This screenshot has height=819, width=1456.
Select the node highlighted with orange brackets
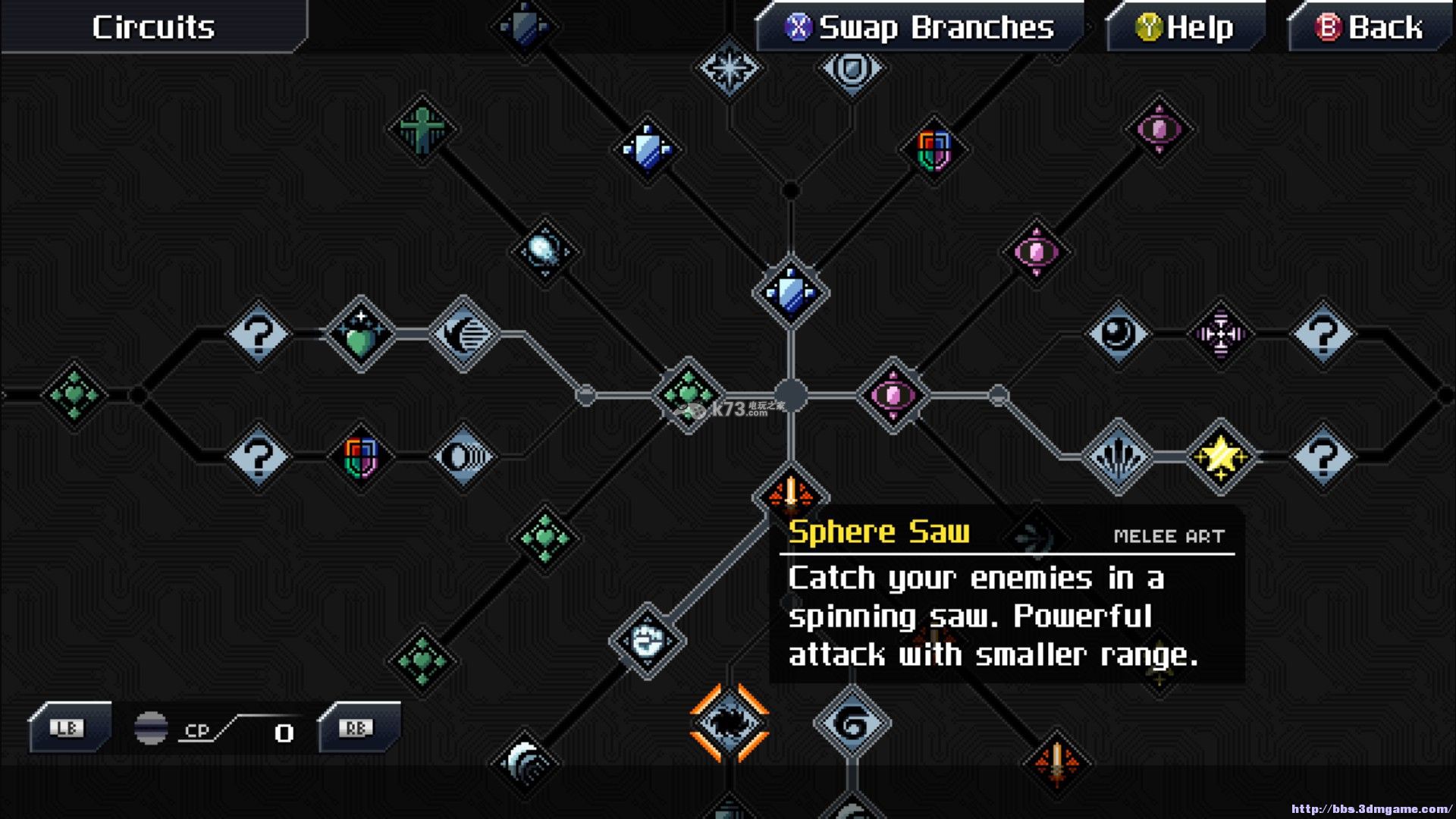729,722
